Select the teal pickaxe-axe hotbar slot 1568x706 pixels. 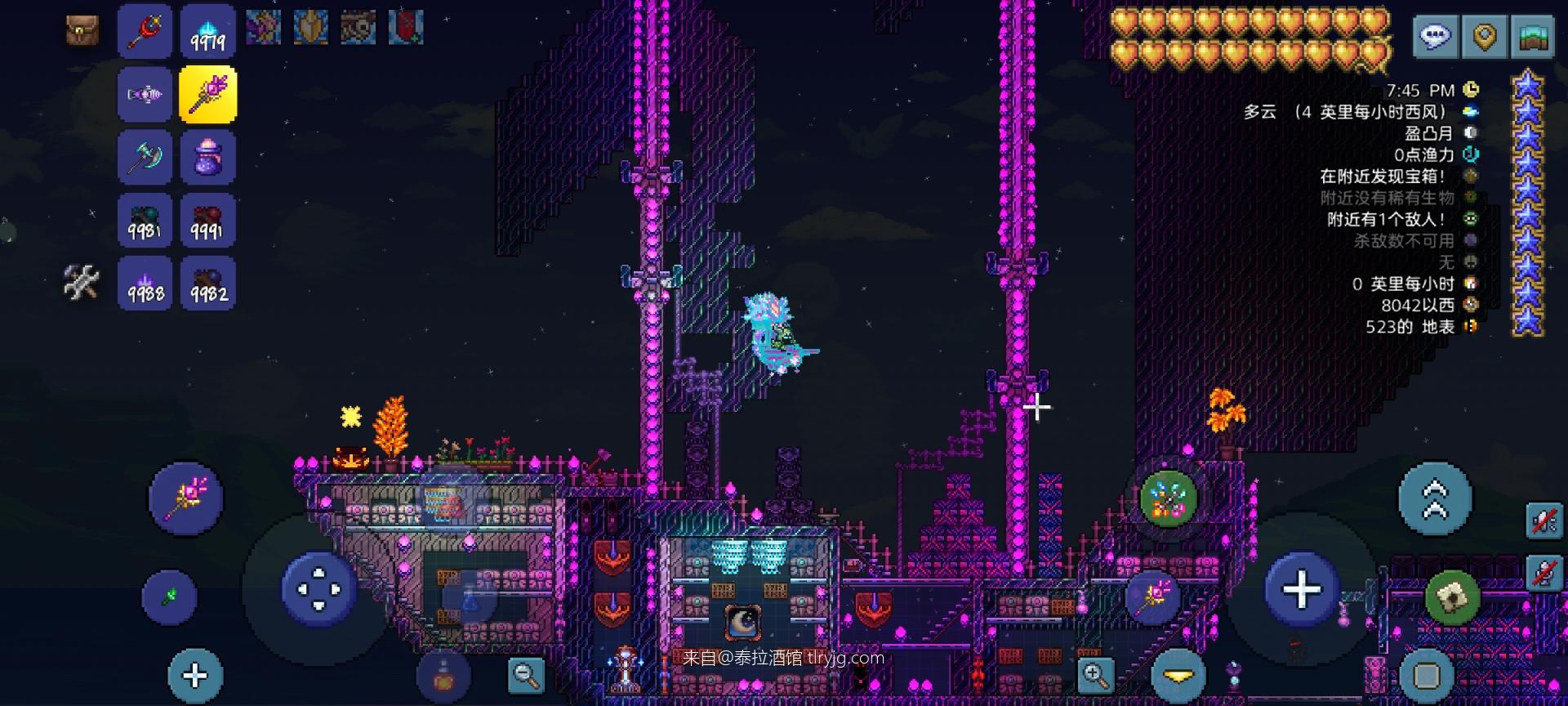click(145, 157)
